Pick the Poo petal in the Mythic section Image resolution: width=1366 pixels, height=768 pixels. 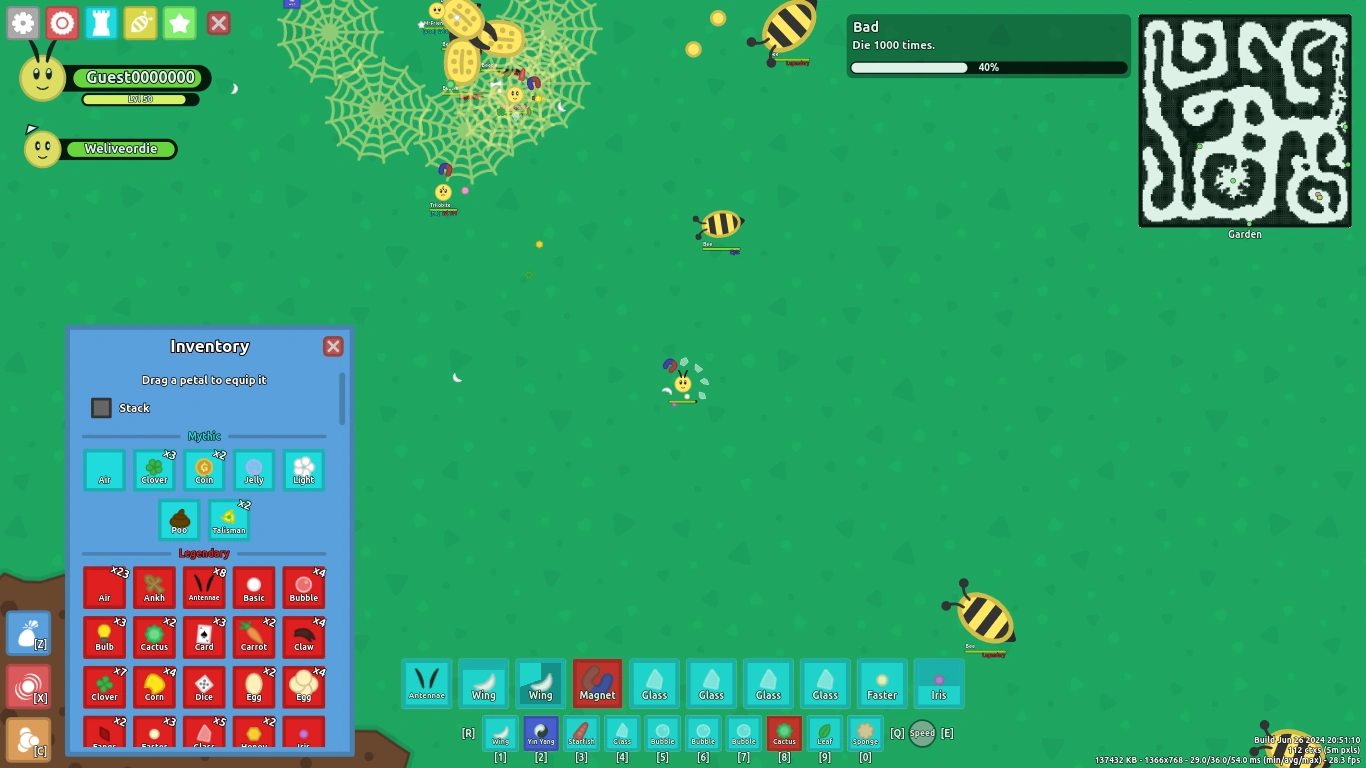click(179, 518)
